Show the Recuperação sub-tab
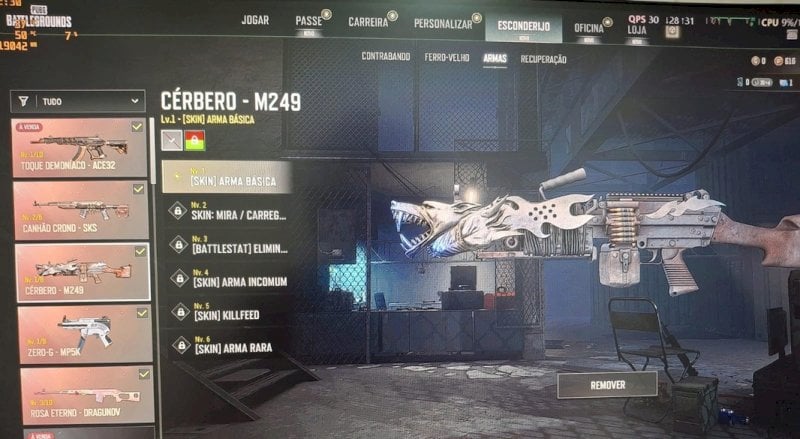This screenshot has width=800, height=439. pyautogui.click(x=543, y=60)
